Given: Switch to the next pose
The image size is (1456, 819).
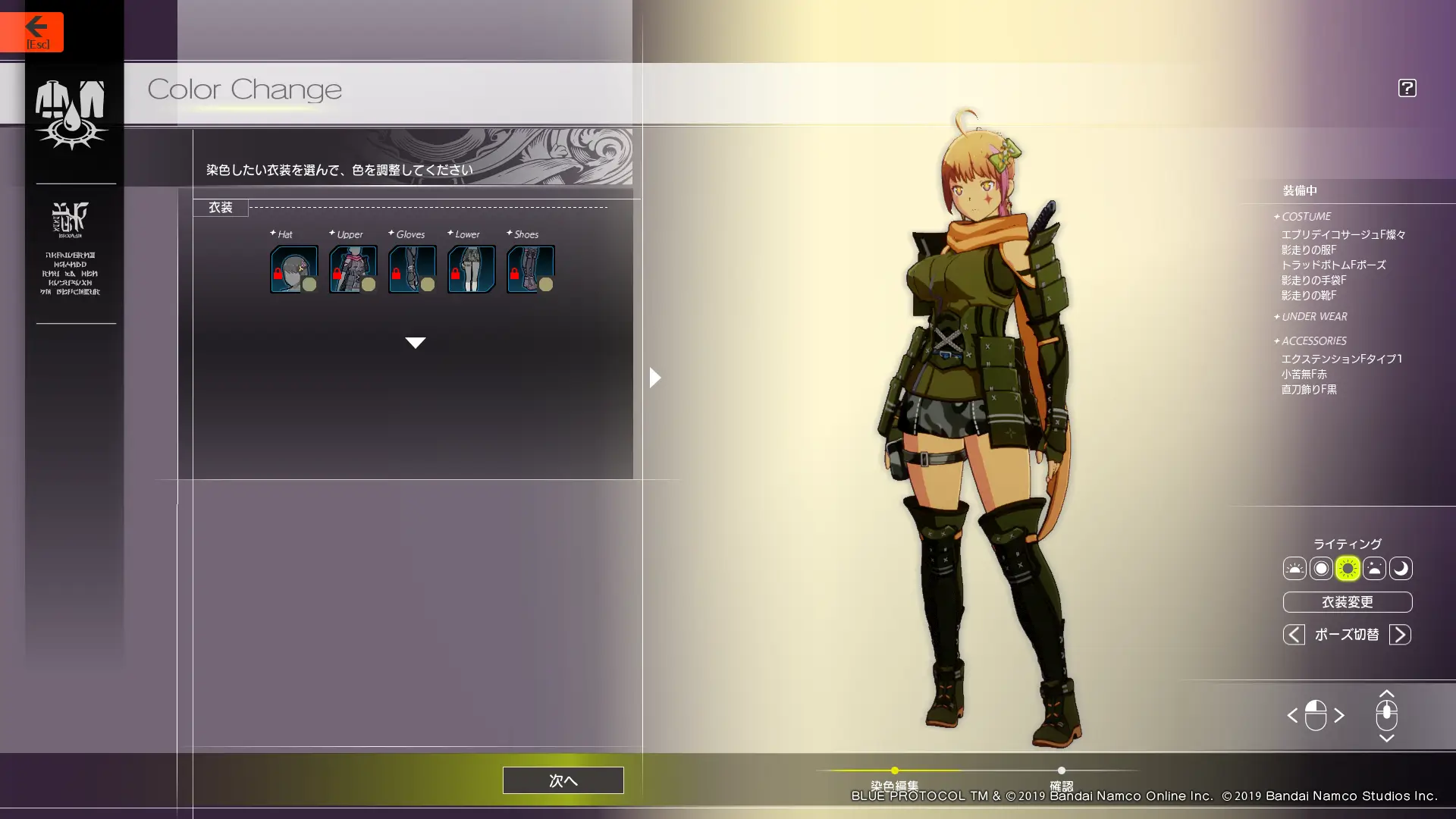Looking at the screenshot, I should pyautogui.click(x=1400, y=635).
